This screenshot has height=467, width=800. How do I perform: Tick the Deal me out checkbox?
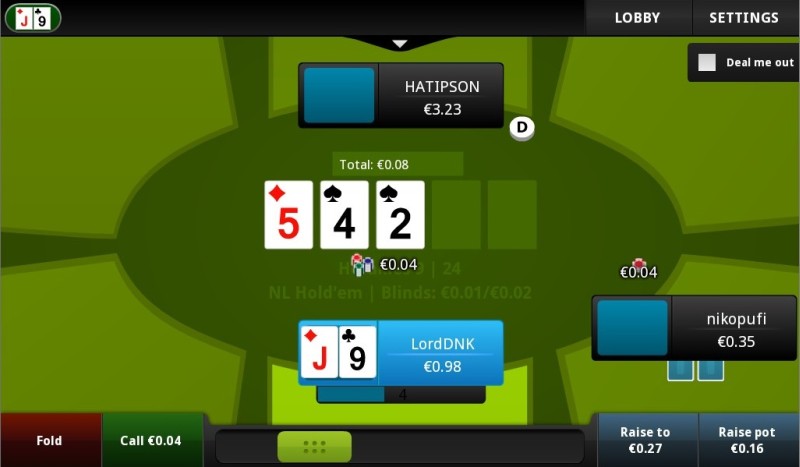[x=707, y=62]
